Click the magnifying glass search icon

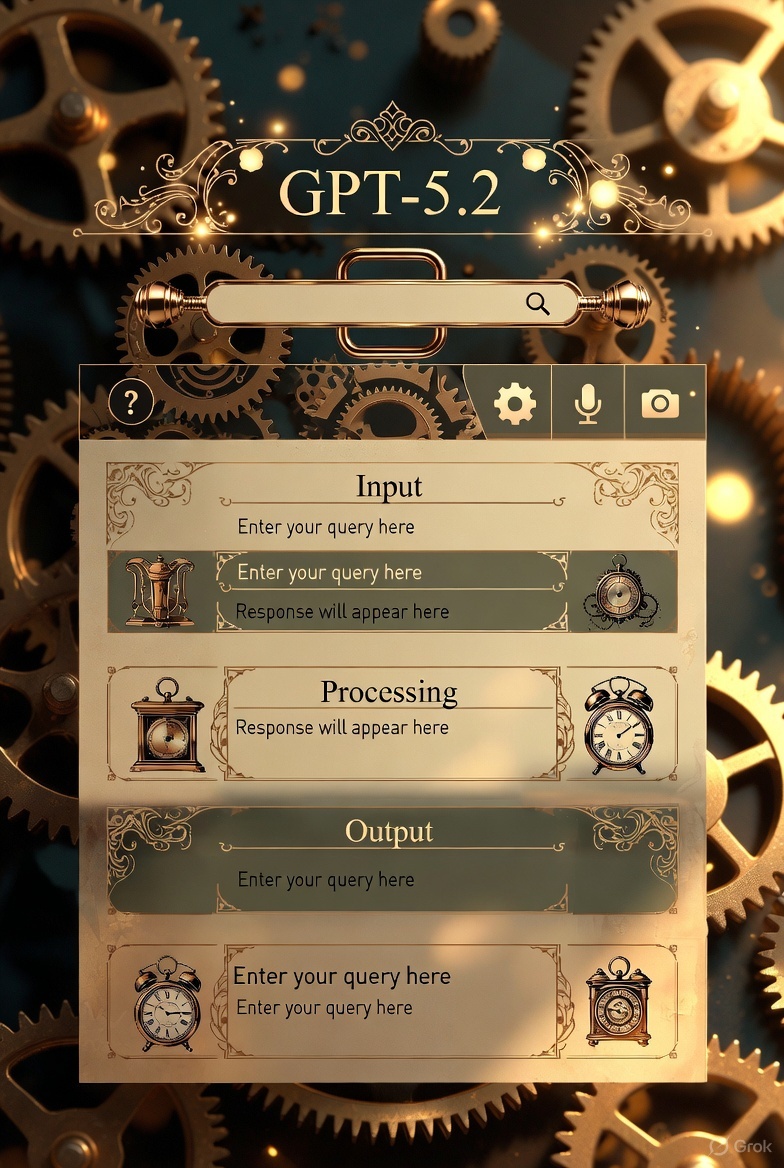pos(538,304)
